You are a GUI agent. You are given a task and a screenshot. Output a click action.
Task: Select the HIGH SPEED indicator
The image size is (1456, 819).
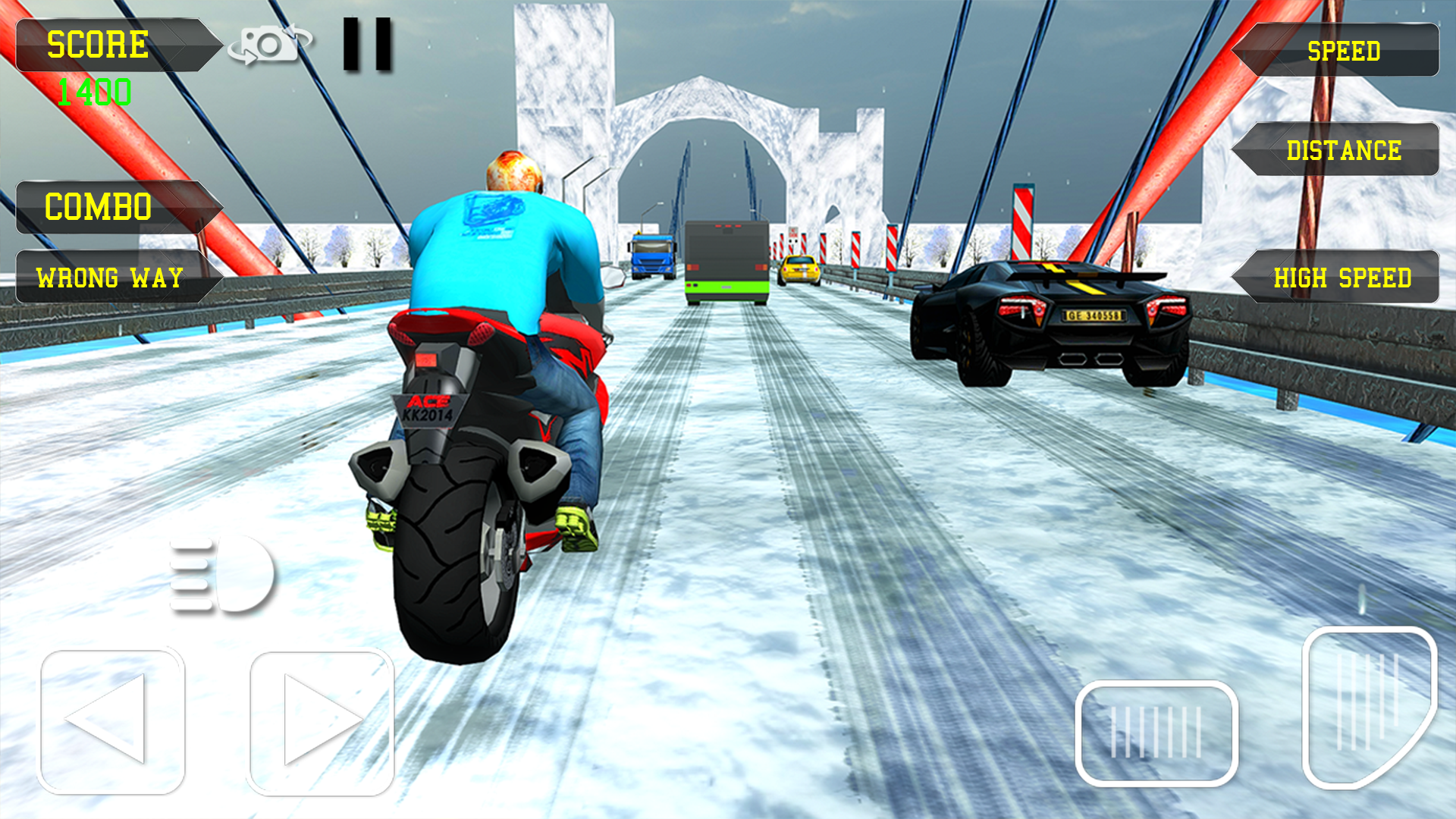1342,278
